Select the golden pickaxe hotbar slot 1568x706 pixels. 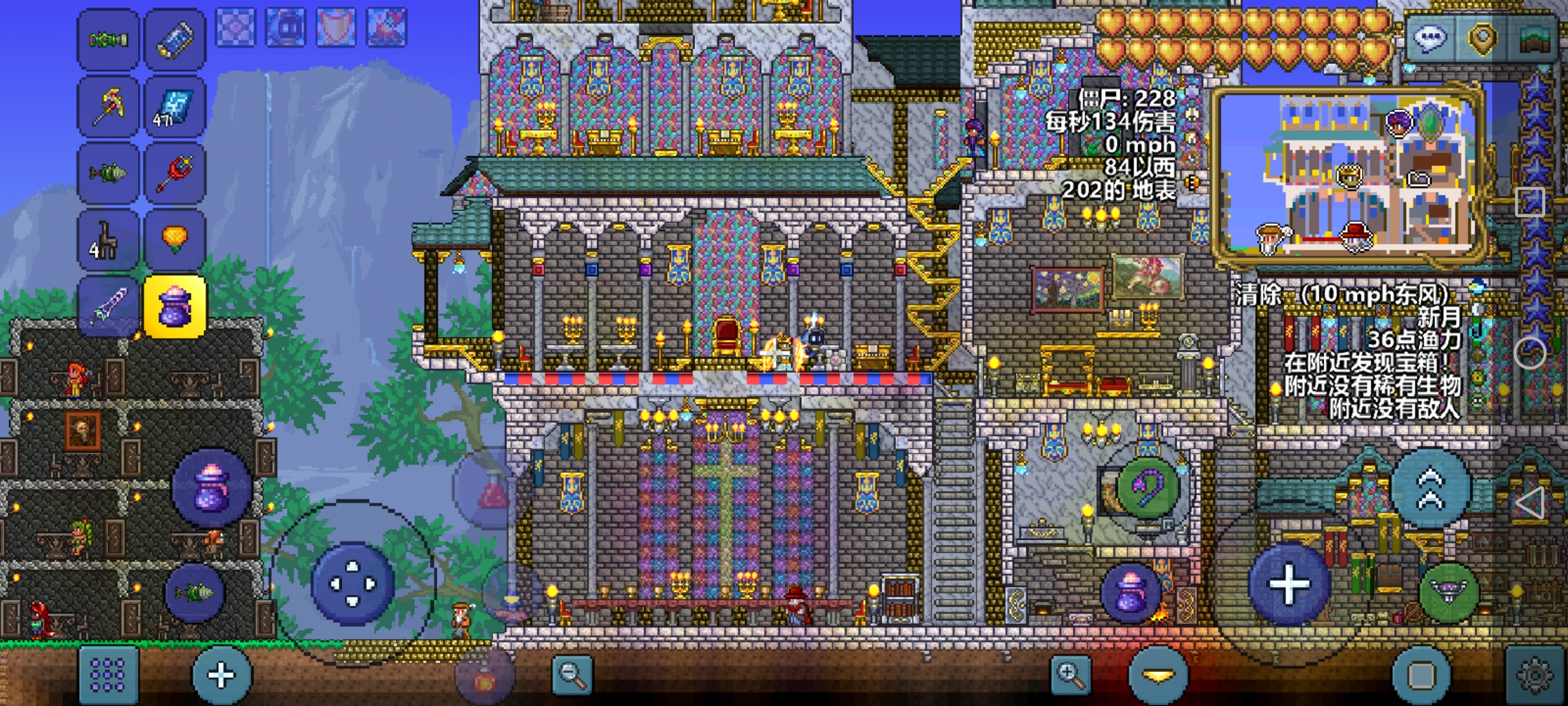click(108, 106)
